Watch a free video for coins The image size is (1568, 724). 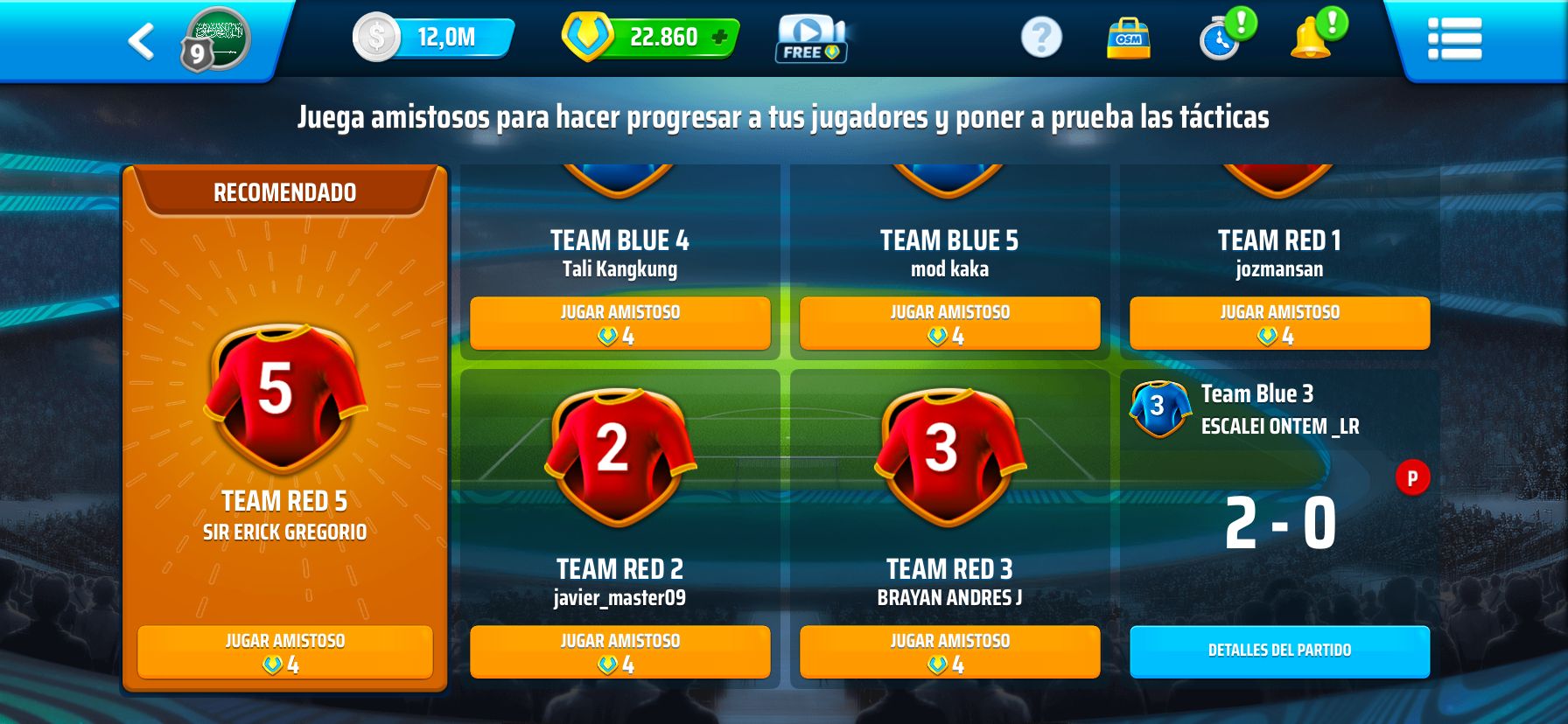click(810, 39)
